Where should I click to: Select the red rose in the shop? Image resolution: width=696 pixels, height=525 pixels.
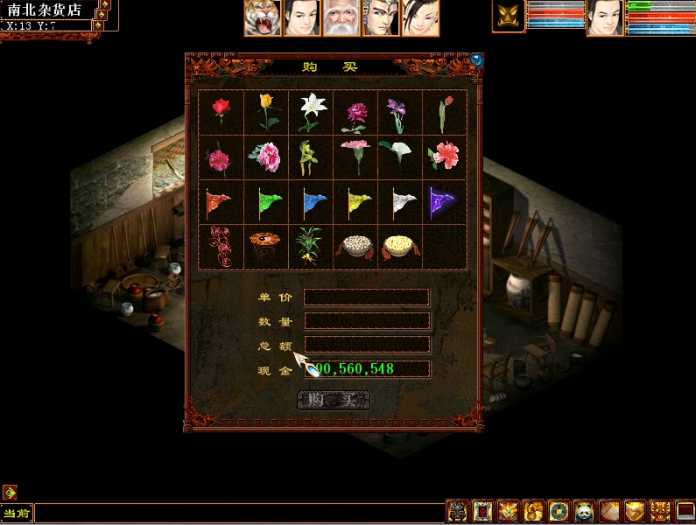click(x=221, y=111)
